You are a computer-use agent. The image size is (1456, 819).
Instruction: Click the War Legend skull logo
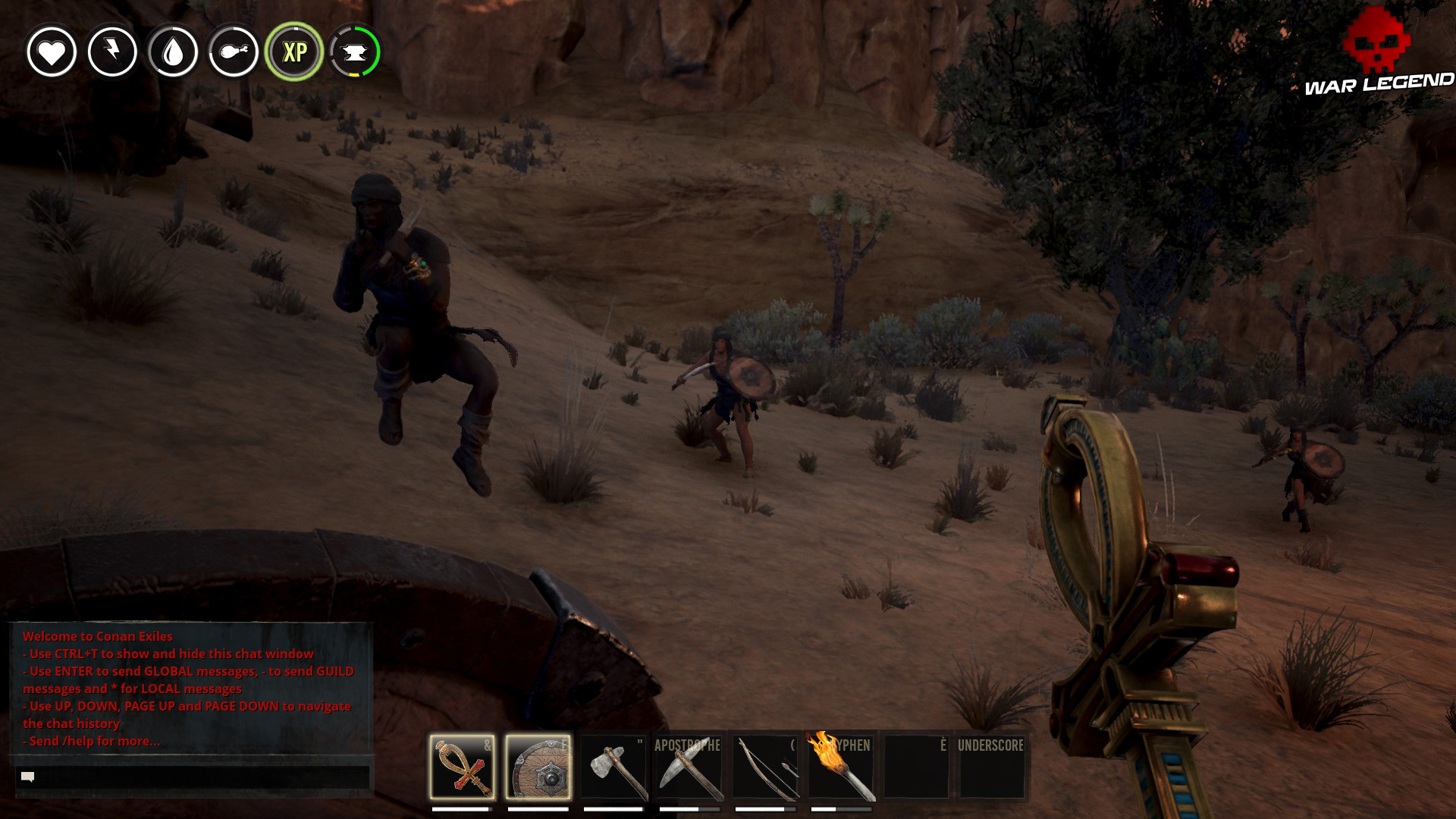1378,42
